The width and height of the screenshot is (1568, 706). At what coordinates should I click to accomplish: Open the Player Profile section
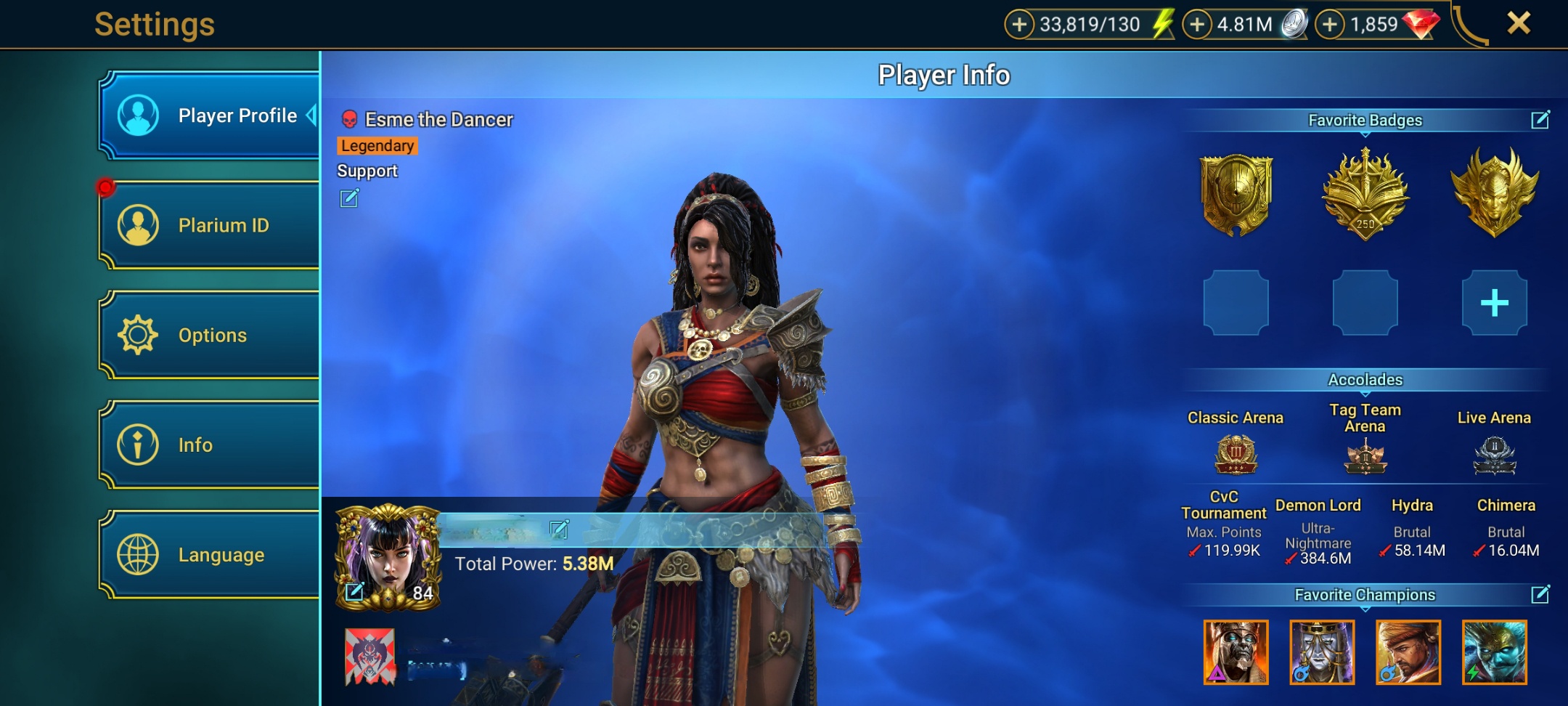[209, 115]
